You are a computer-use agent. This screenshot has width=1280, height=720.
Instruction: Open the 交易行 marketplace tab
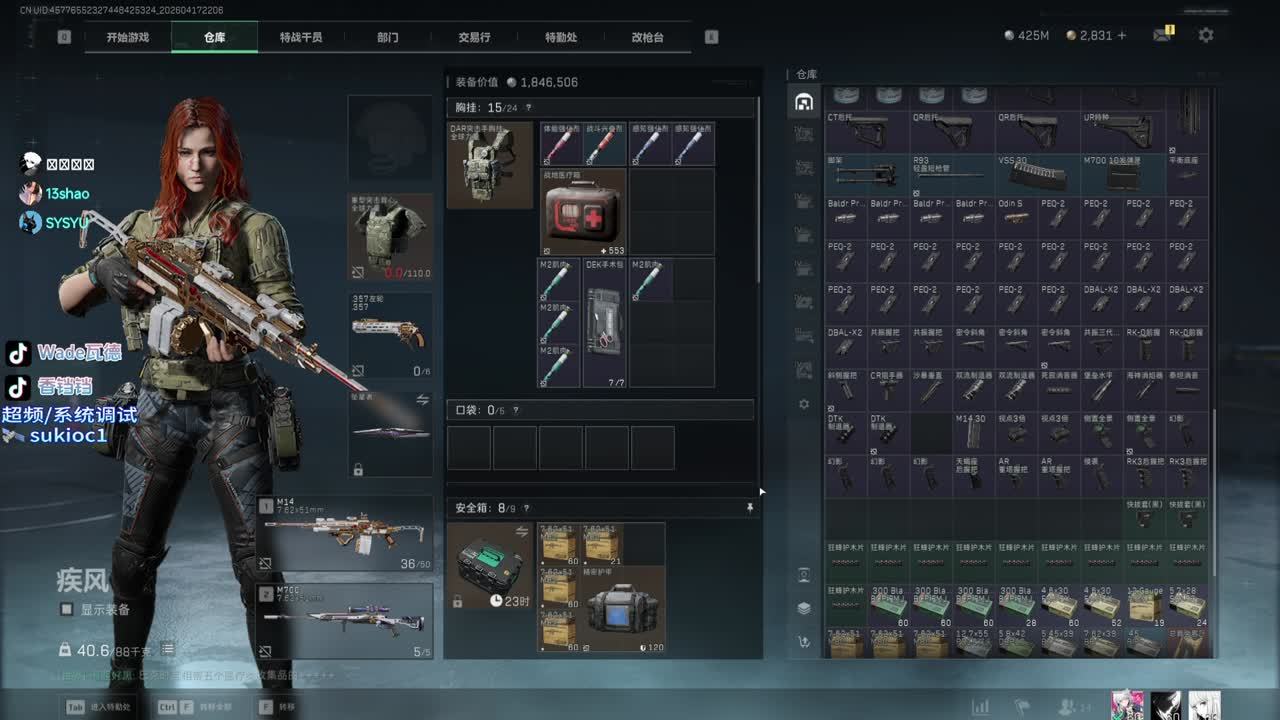point(474,37)
